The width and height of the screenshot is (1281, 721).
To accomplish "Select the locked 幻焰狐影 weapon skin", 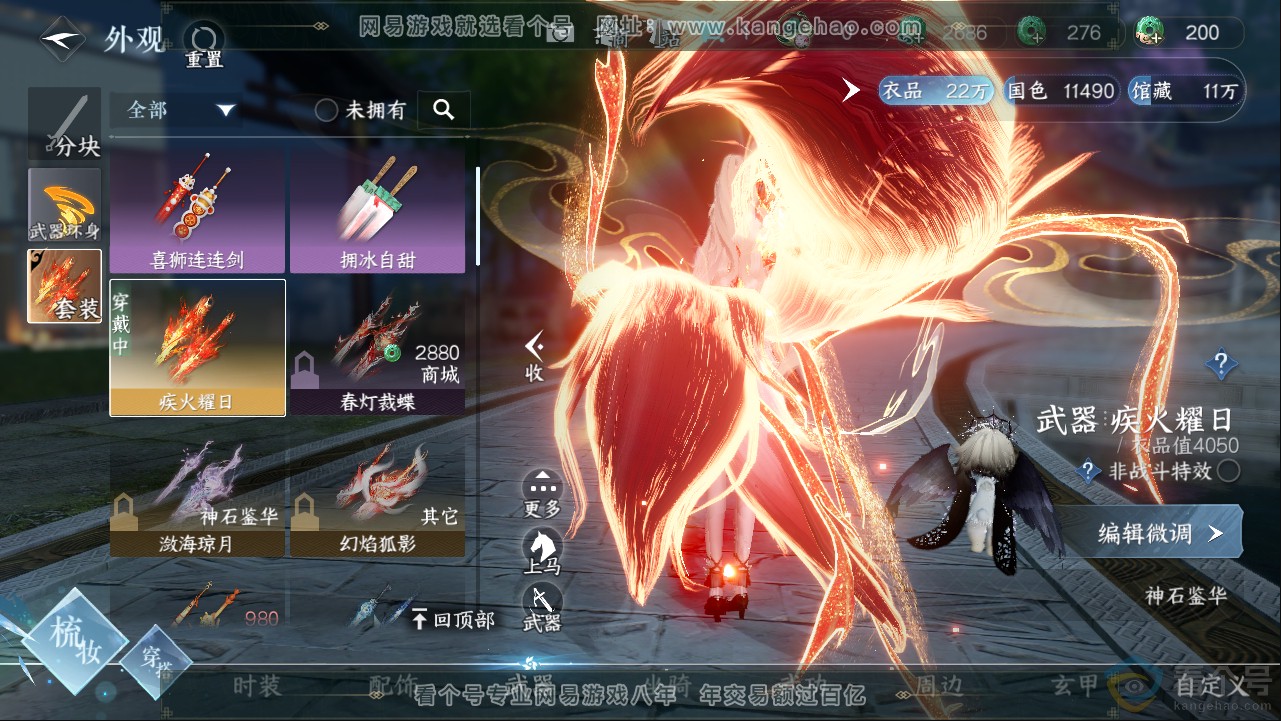I will pos(377,500).
